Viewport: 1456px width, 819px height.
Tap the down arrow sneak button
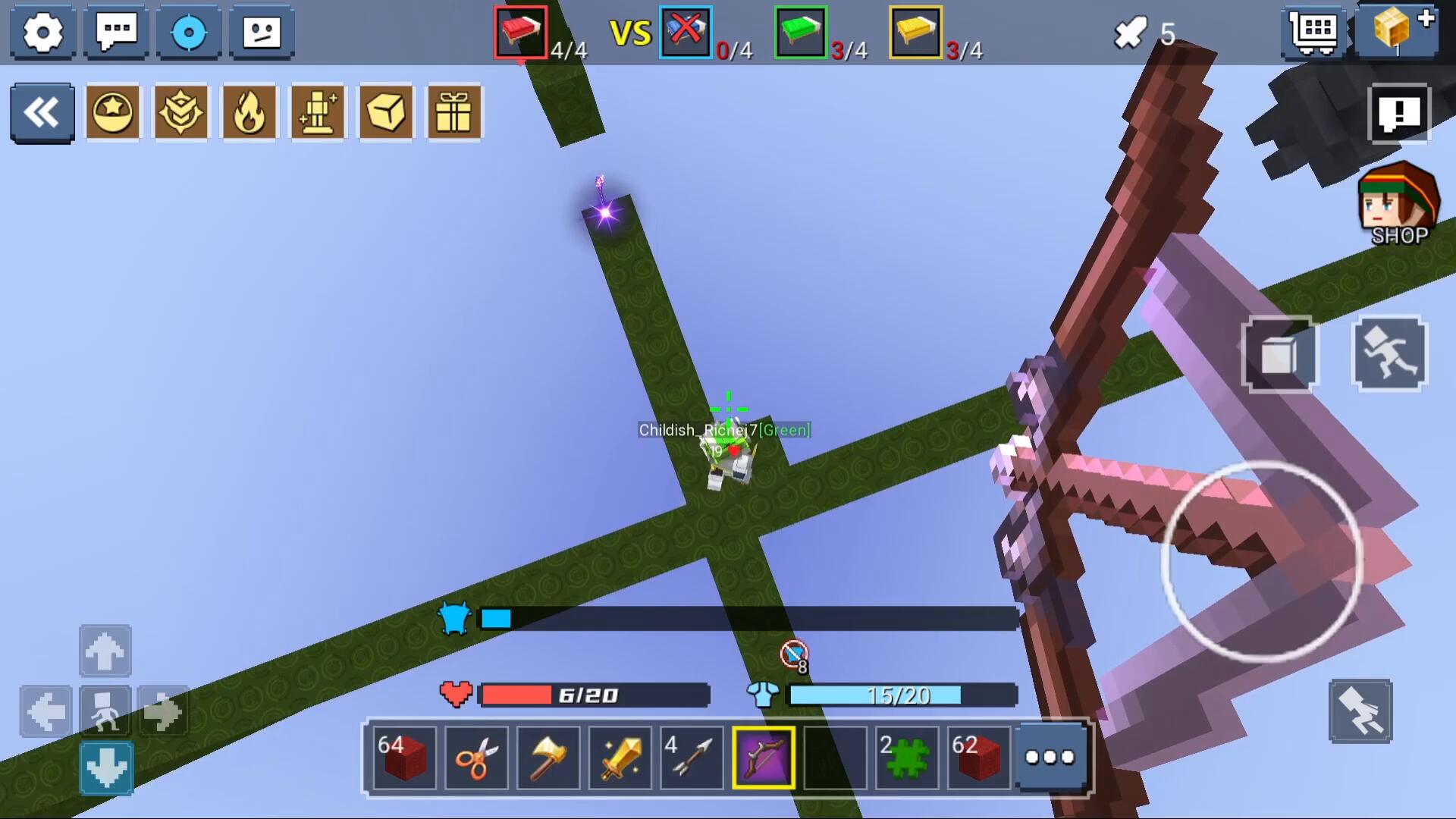[x=106, y=767]
